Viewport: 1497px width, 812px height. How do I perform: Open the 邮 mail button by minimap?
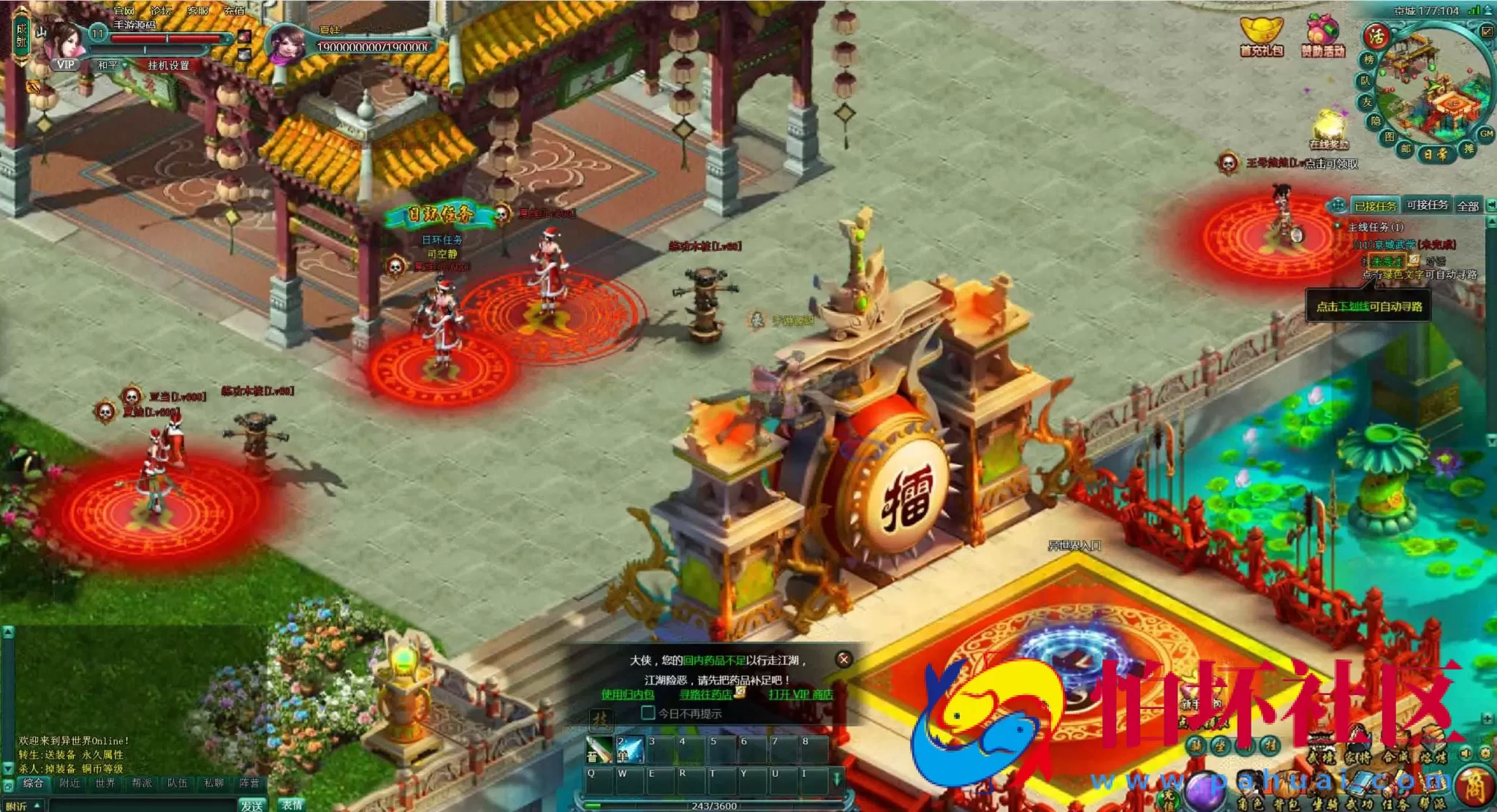(x=1405, y=148)
